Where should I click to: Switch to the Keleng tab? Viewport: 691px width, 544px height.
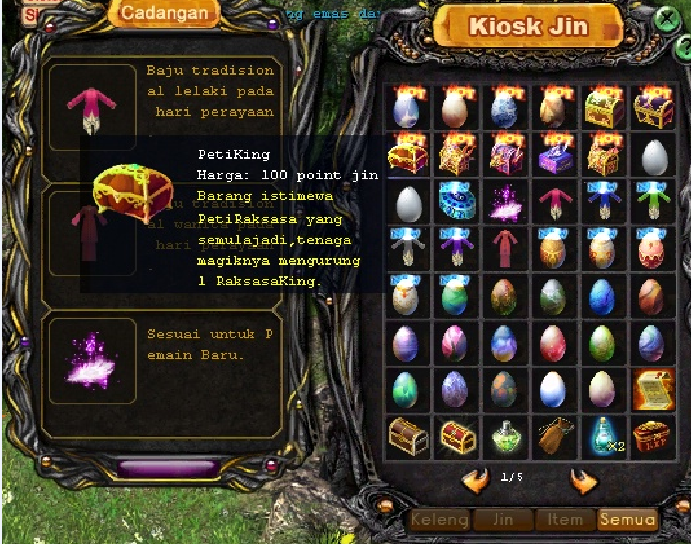(439, 520)
